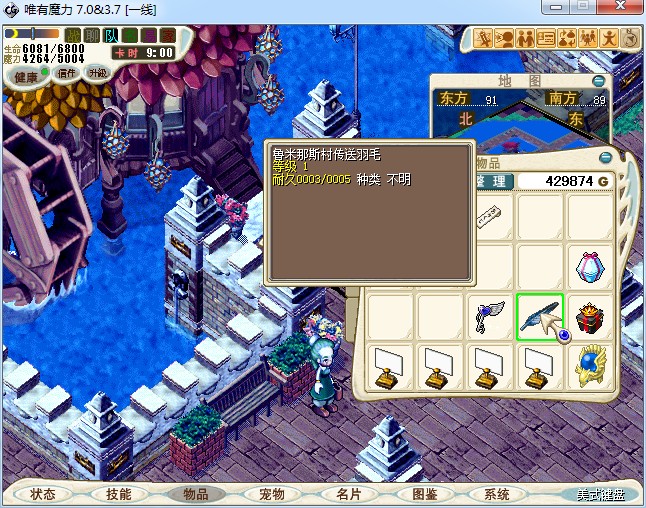Select the golden winged blue orb item
646x508 pixels.
coord(590,367)
